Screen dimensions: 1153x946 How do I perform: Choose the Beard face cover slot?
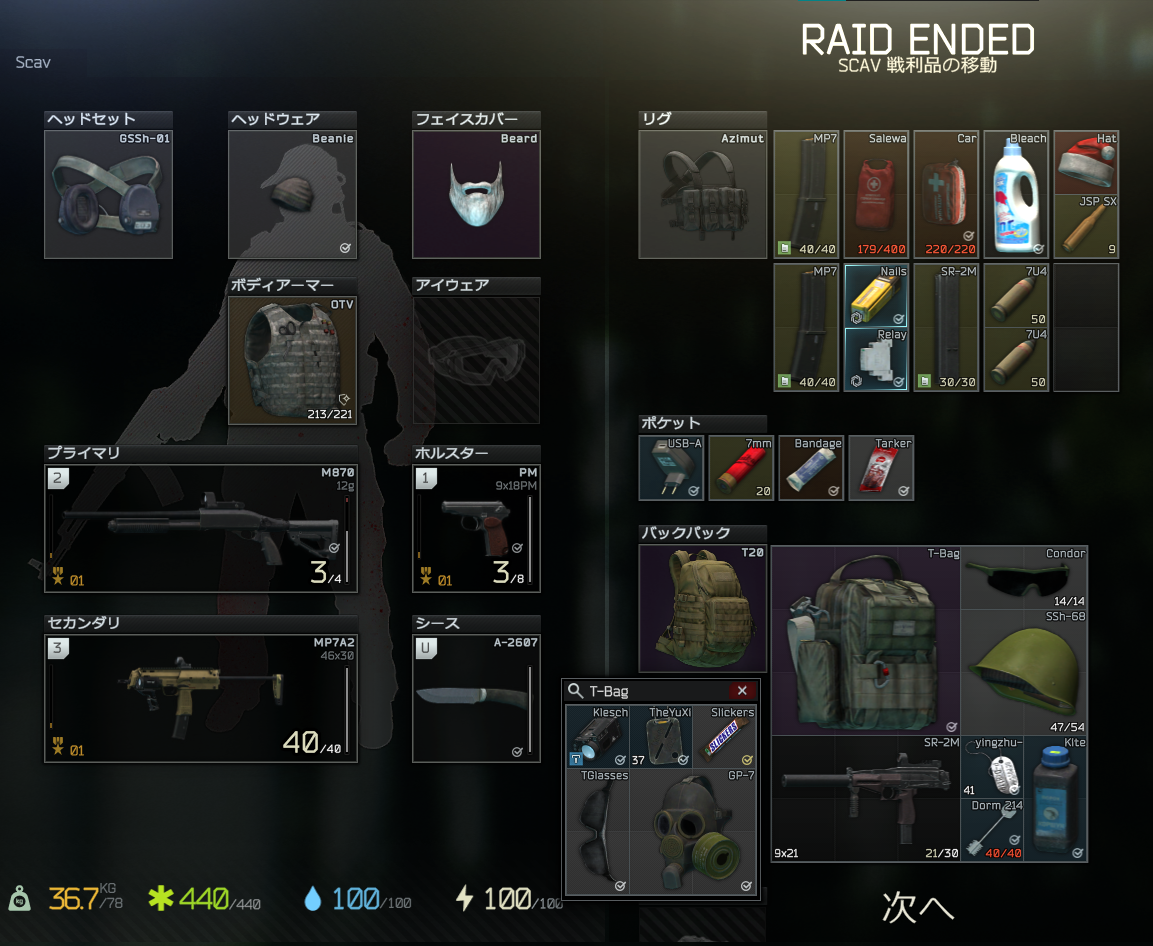click(x=476, y=195)
